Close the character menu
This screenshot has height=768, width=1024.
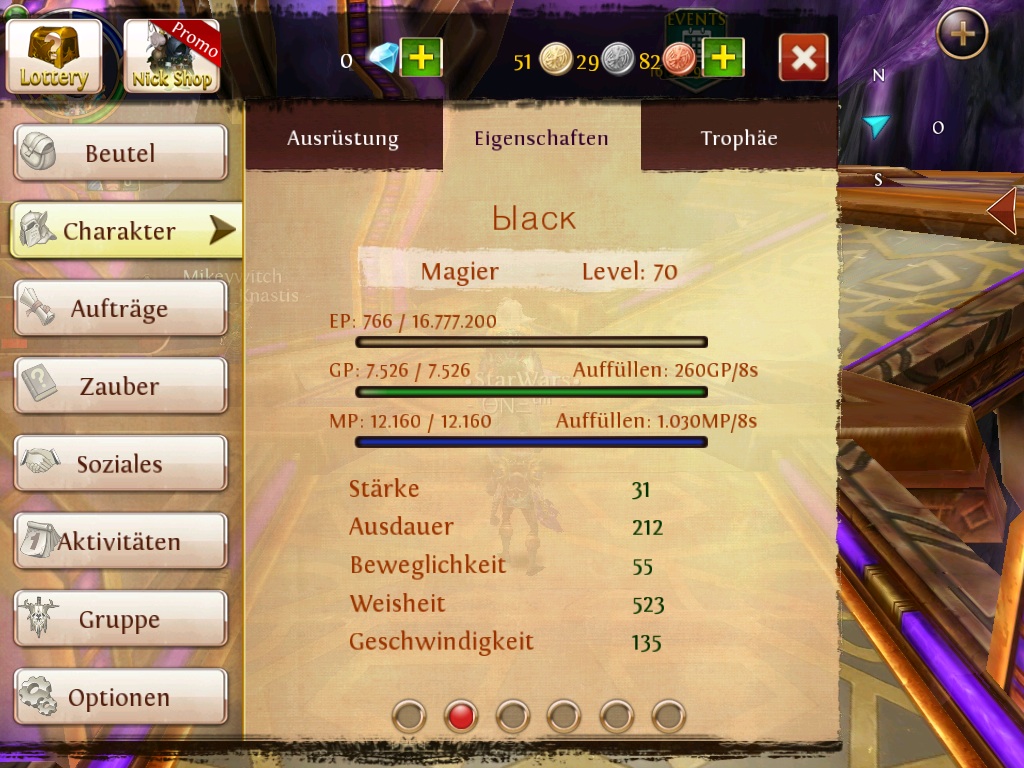tap(803, 58)
